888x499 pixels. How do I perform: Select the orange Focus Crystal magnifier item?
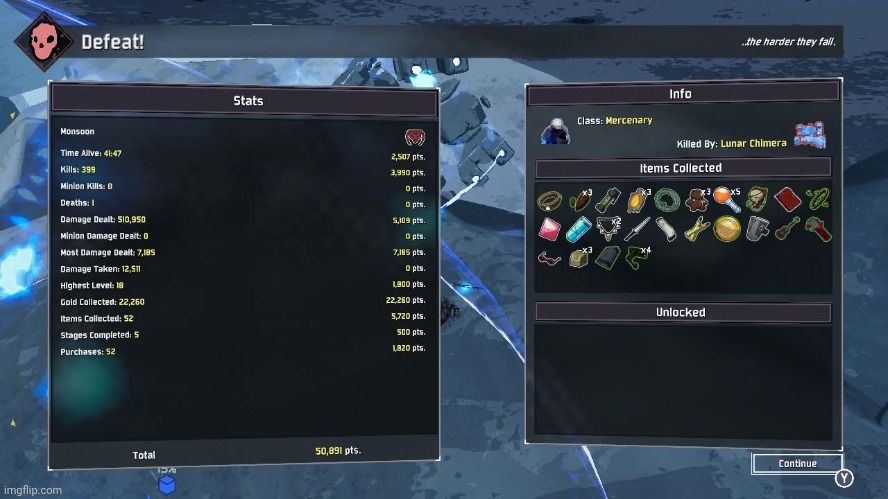pos(726,200)
